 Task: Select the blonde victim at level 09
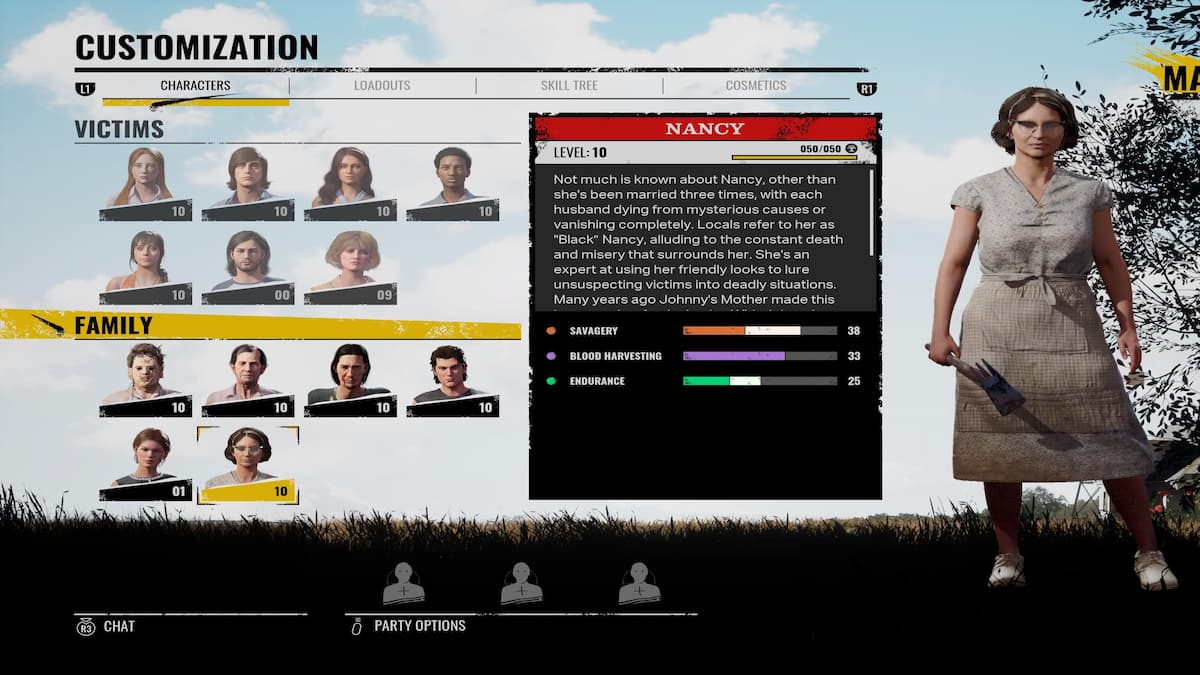tap(350, 267)
